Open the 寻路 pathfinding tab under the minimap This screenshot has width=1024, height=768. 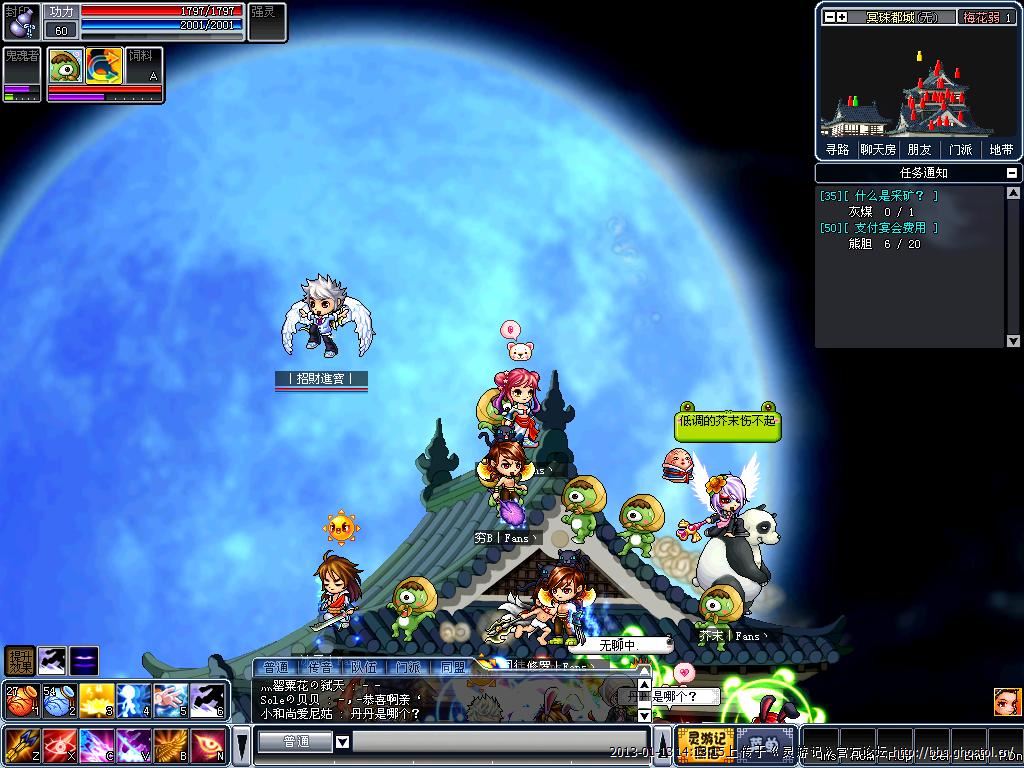click(x=837, y=149)
